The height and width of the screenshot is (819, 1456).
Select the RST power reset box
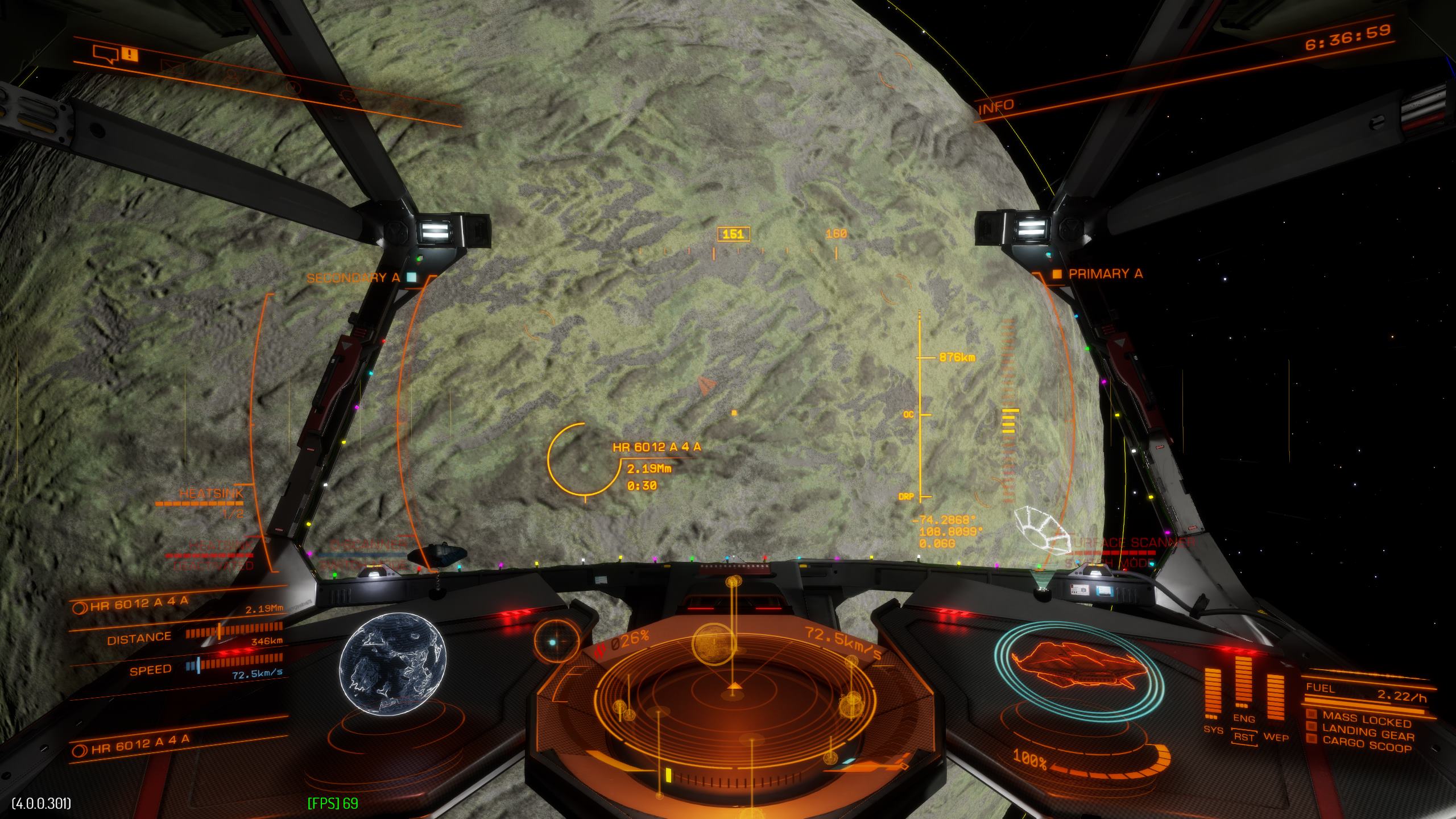(1244, 737)
